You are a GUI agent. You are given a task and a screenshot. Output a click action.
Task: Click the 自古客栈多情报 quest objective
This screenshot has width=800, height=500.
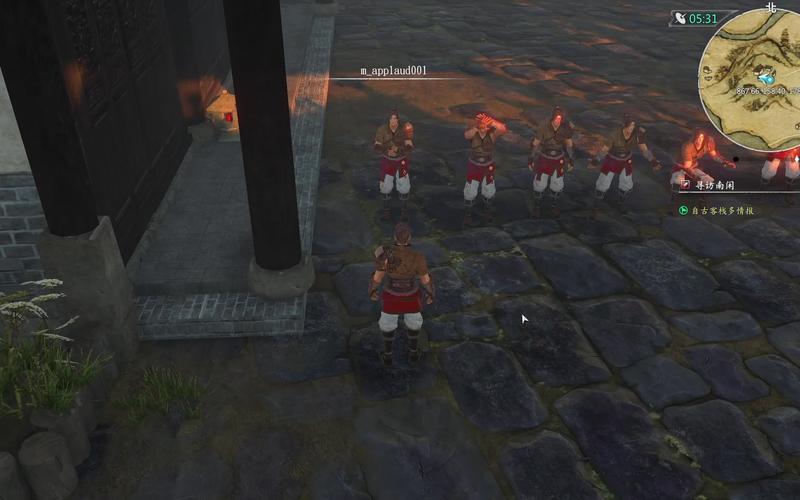722,210
